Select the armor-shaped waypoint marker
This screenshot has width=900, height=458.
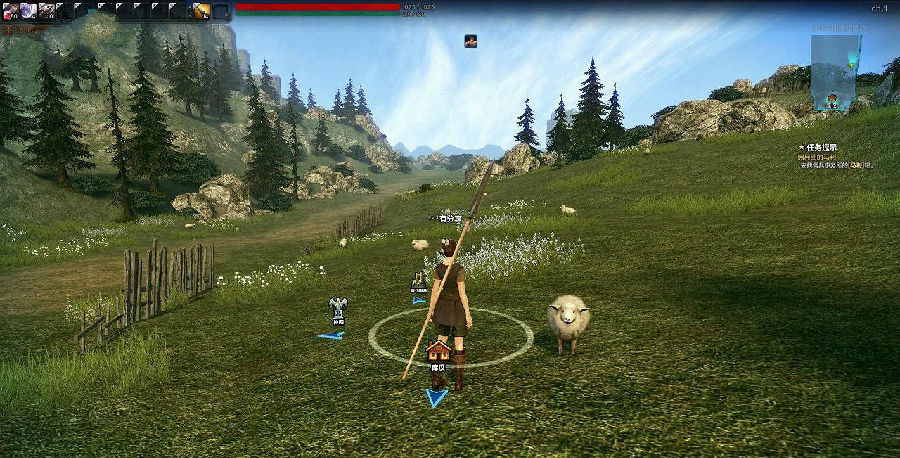click(x=339, y=306)
